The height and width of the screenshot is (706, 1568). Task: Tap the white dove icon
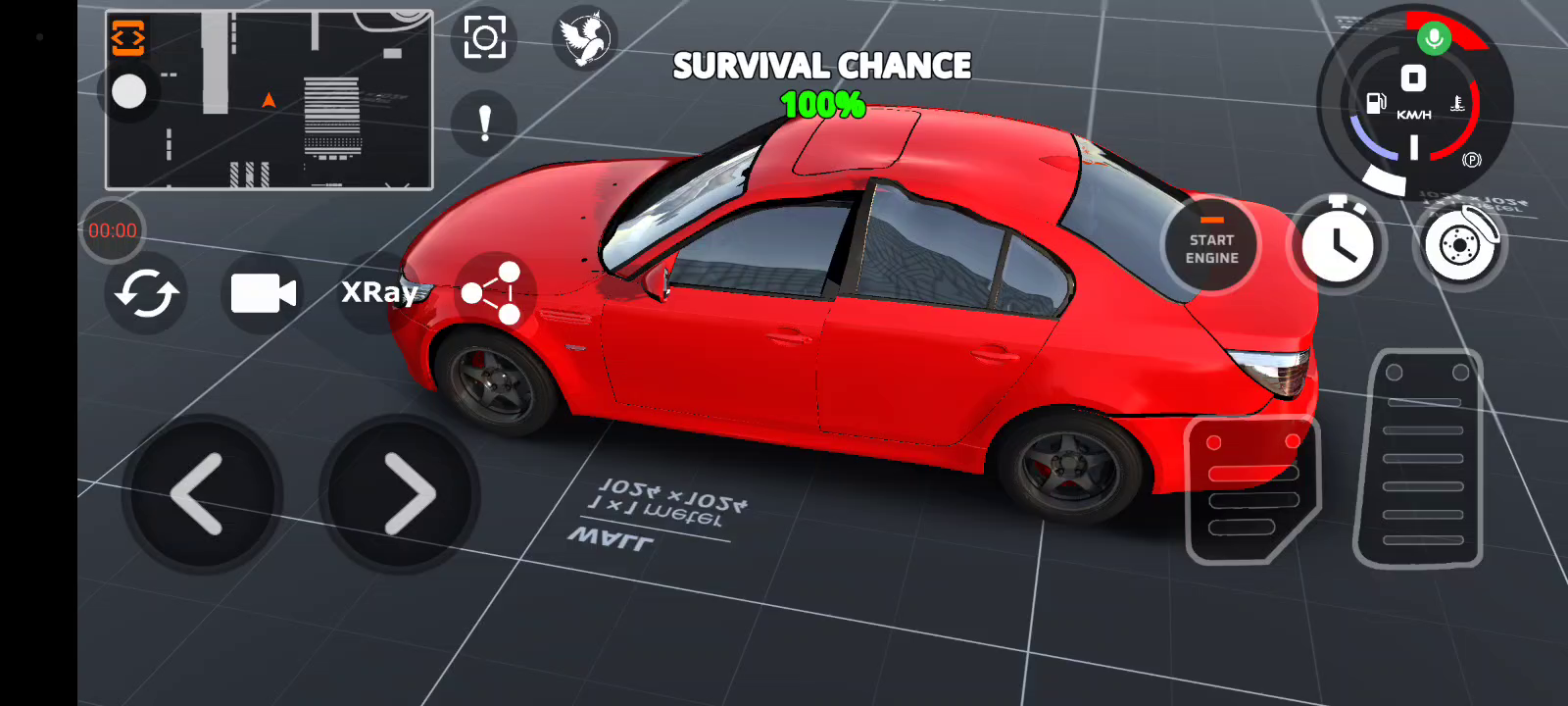[x=585, y=38]
